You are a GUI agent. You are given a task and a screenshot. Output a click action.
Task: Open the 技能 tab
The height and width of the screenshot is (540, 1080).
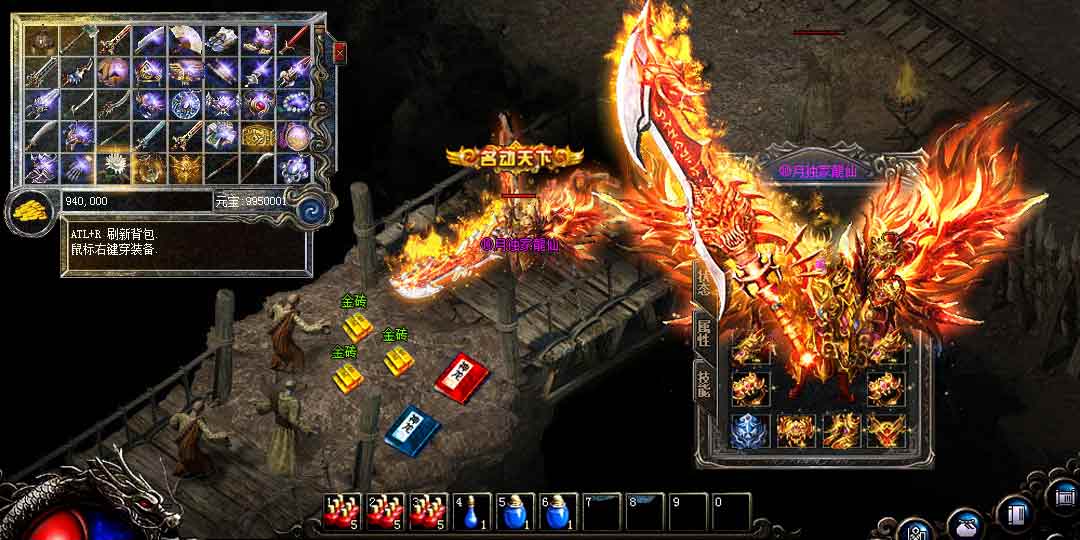(705, 380)
